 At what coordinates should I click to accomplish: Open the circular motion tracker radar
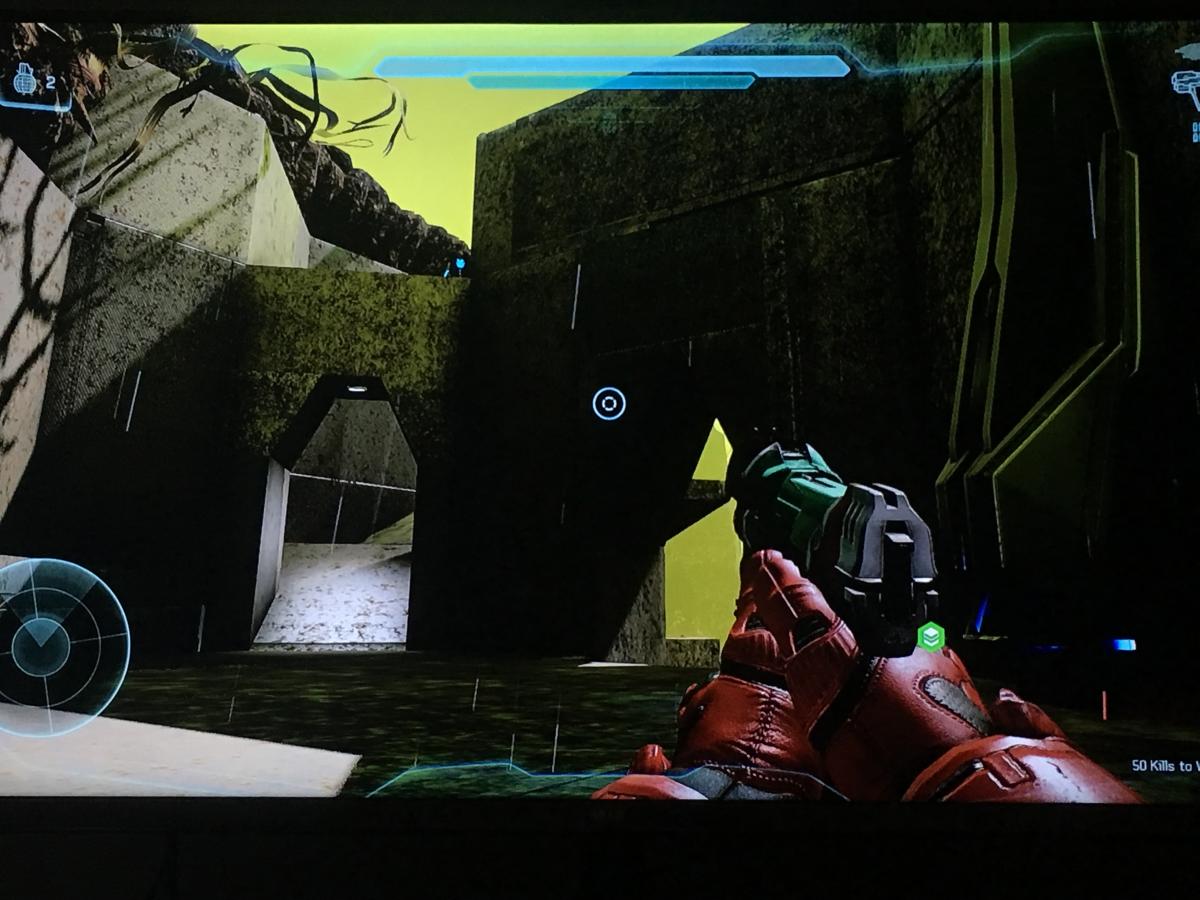(x=55, y=645)
